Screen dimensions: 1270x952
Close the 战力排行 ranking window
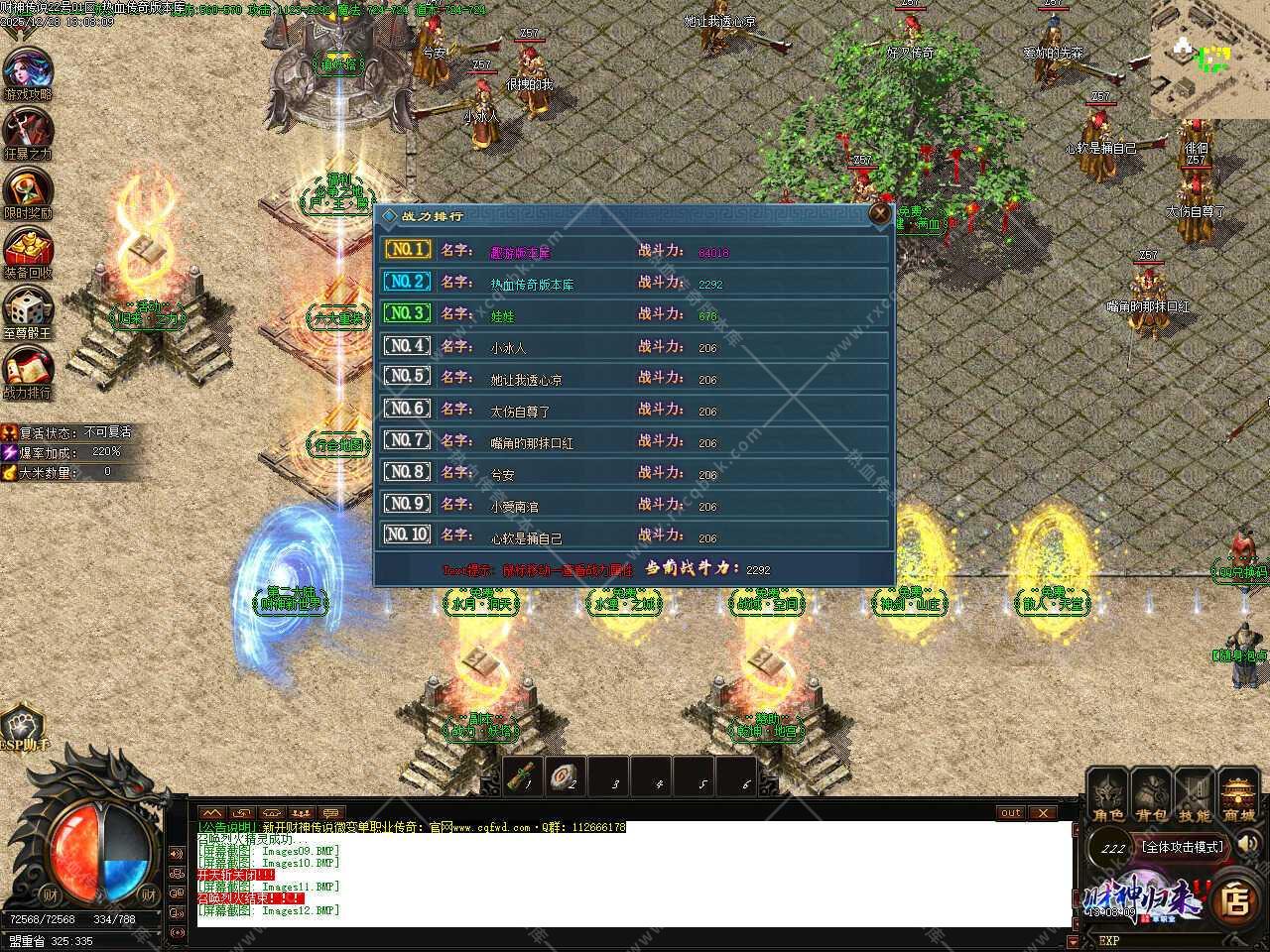(879, 214)
